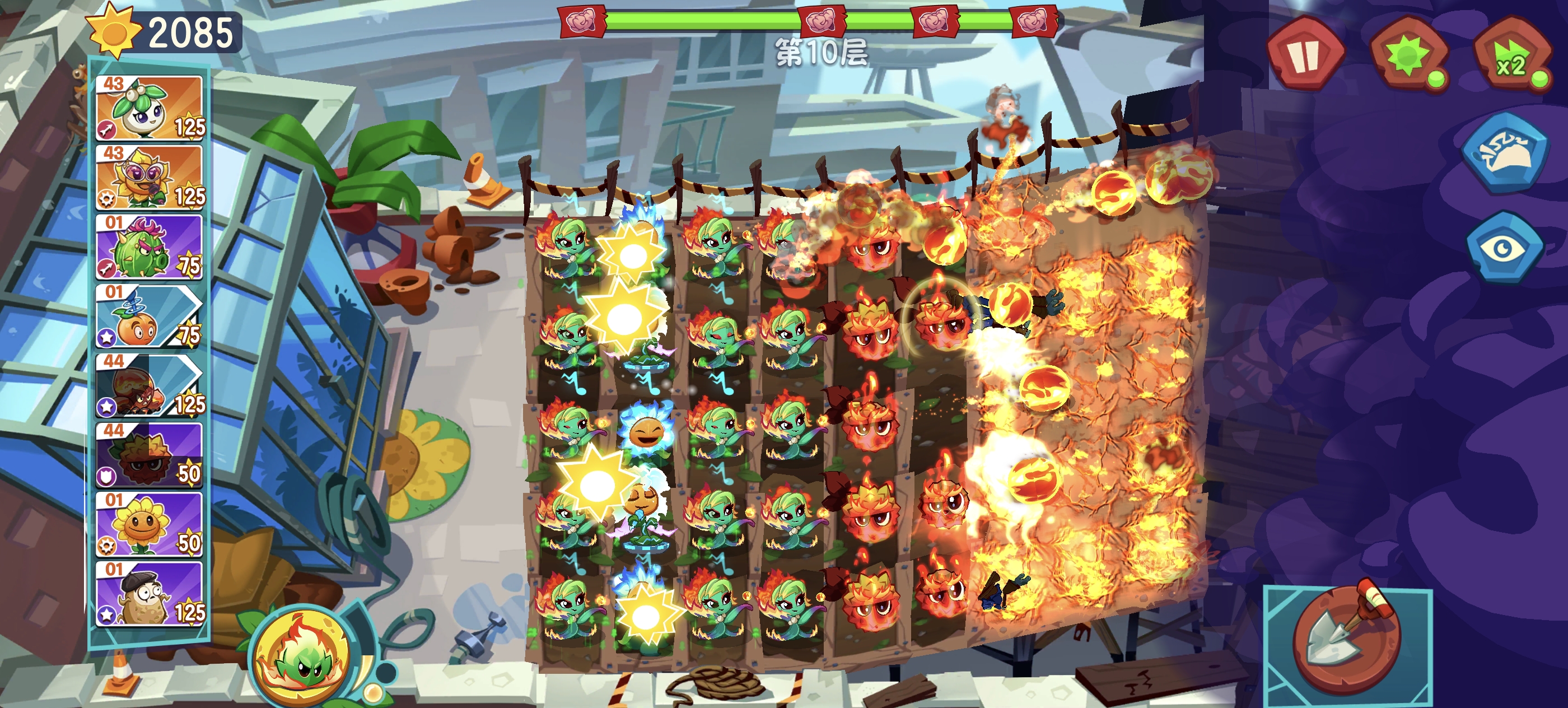Choose the sunglasses sunflower seed card

point(150,177)
